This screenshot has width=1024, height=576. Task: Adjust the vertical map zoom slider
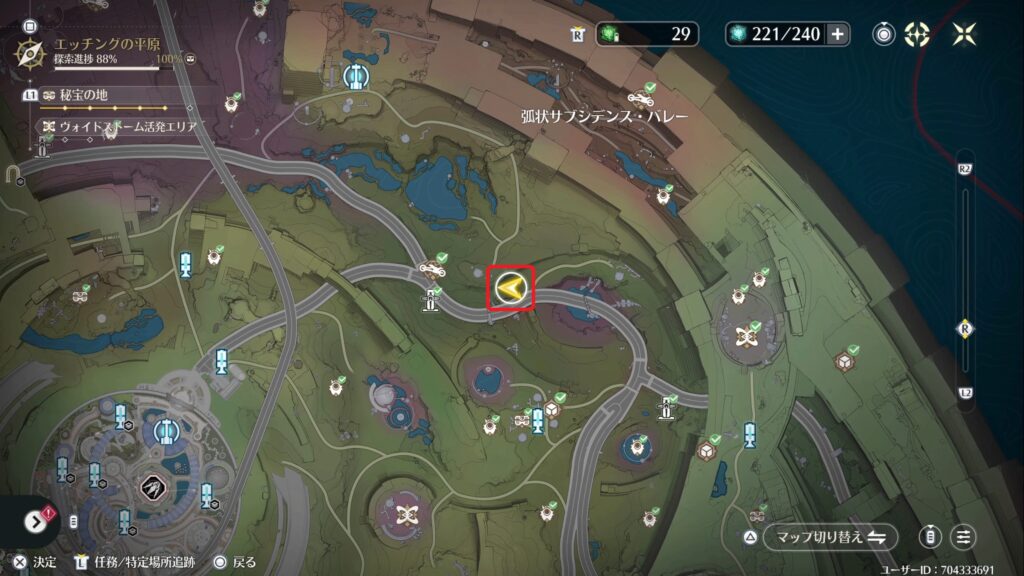tap(965, 327)
